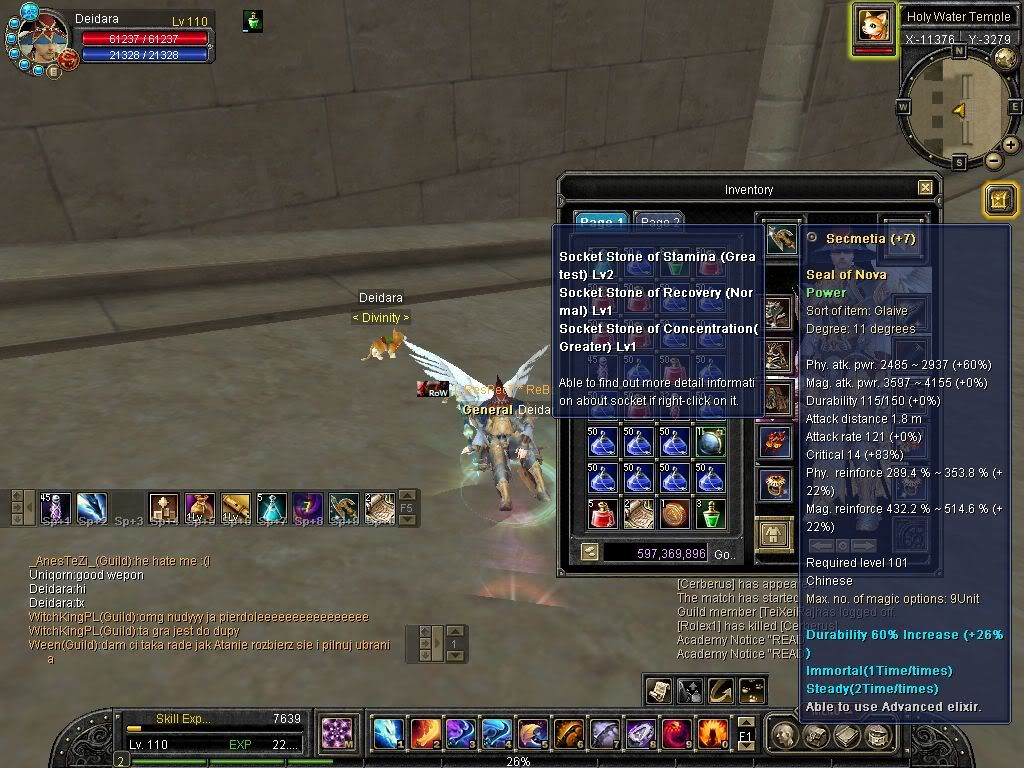The image size is (1024, 768).
Task: Use the flaming skill in slot 0
Action: pyautogui.click(x=712, y=735)
